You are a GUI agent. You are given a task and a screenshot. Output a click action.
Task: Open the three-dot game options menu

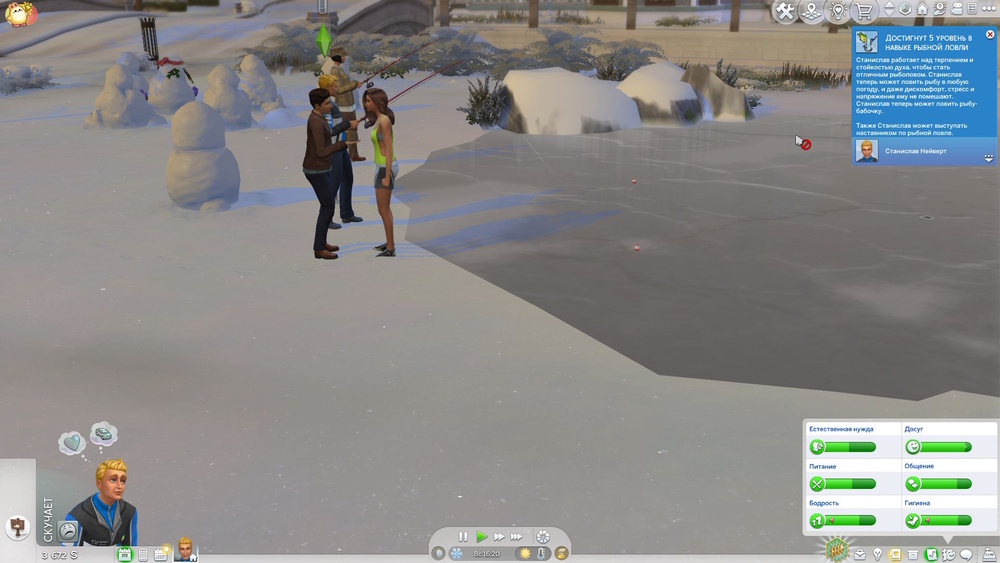coord(989,9)
